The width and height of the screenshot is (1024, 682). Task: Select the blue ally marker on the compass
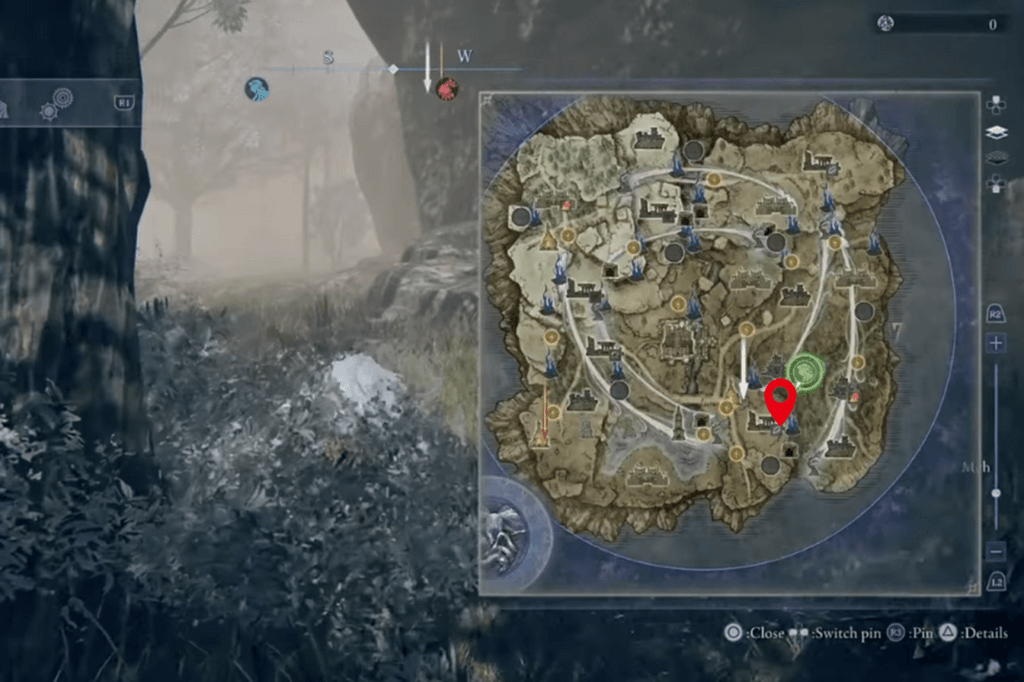point(257,89)
